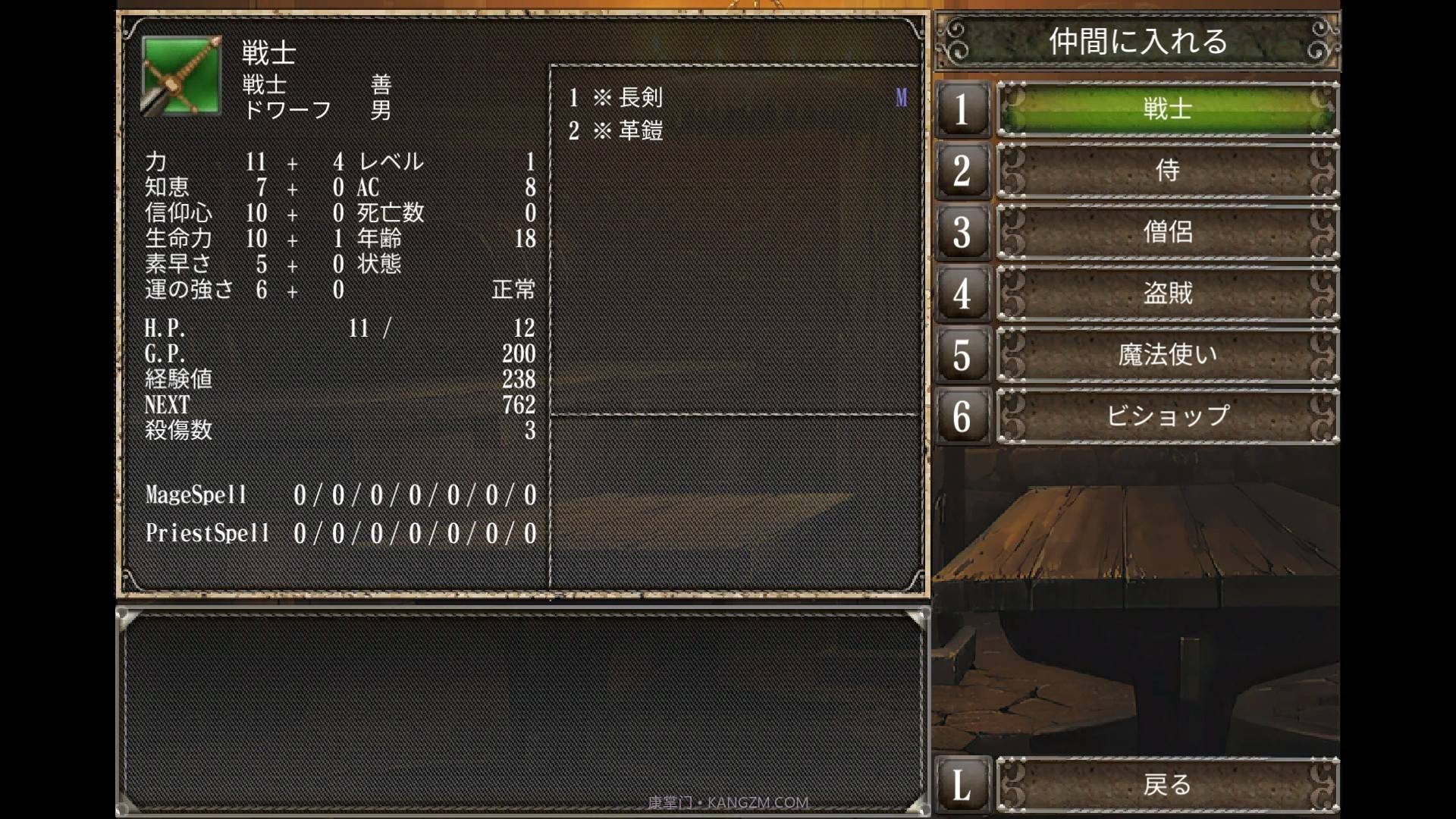The height and width of the screenshot is (819, 1456).
Task: Toggle selection of the 侍 class option
Action: (1167, 171)
